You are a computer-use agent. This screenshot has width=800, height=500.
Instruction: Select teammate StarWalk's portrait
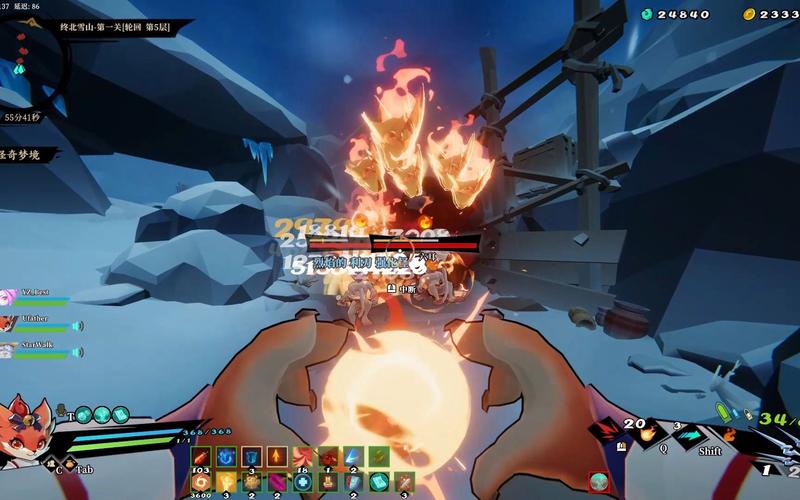click(8, 350)
